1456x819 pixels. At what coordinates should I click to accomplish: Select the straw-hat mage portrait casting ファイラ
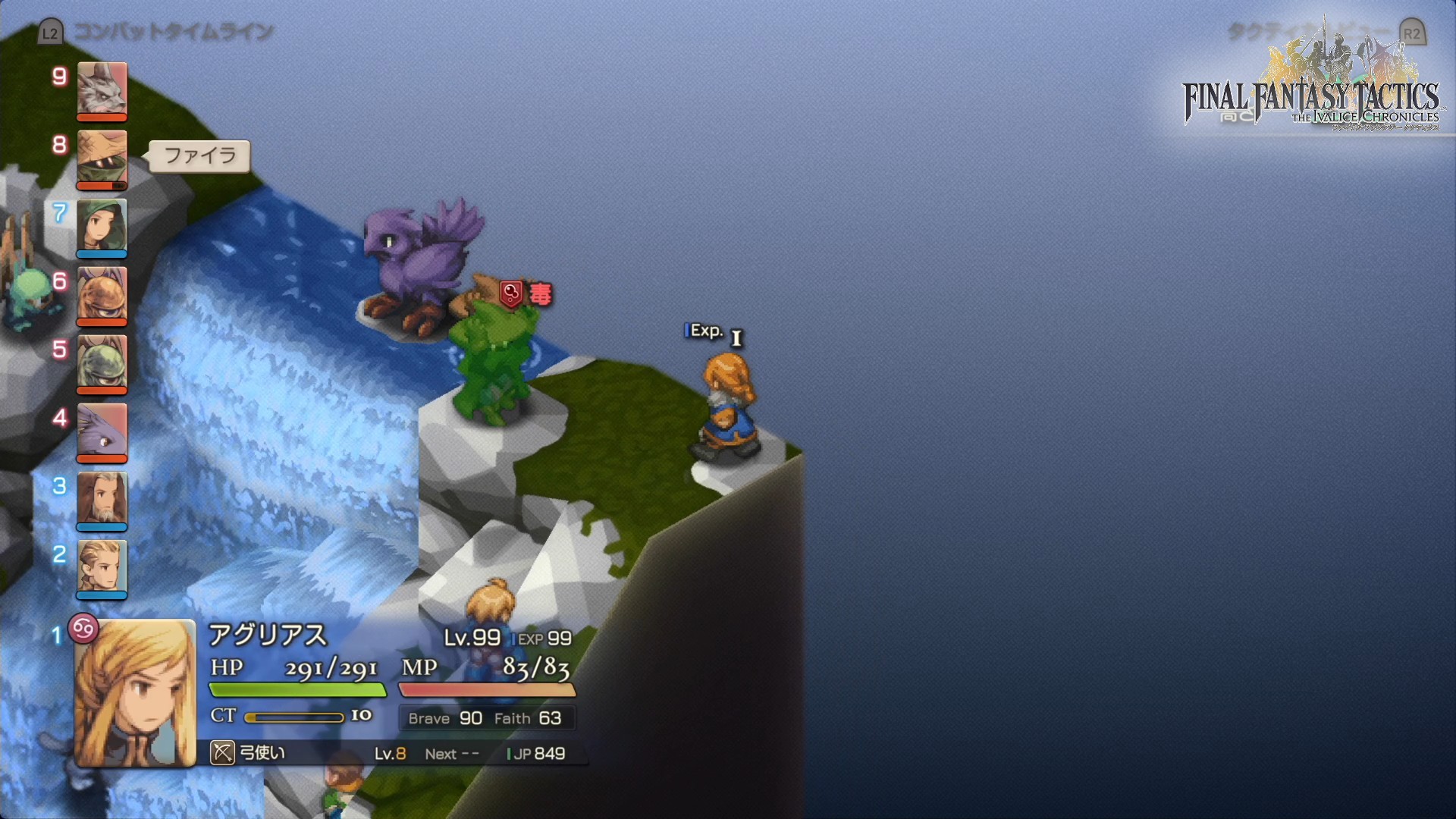pos(102,158)
